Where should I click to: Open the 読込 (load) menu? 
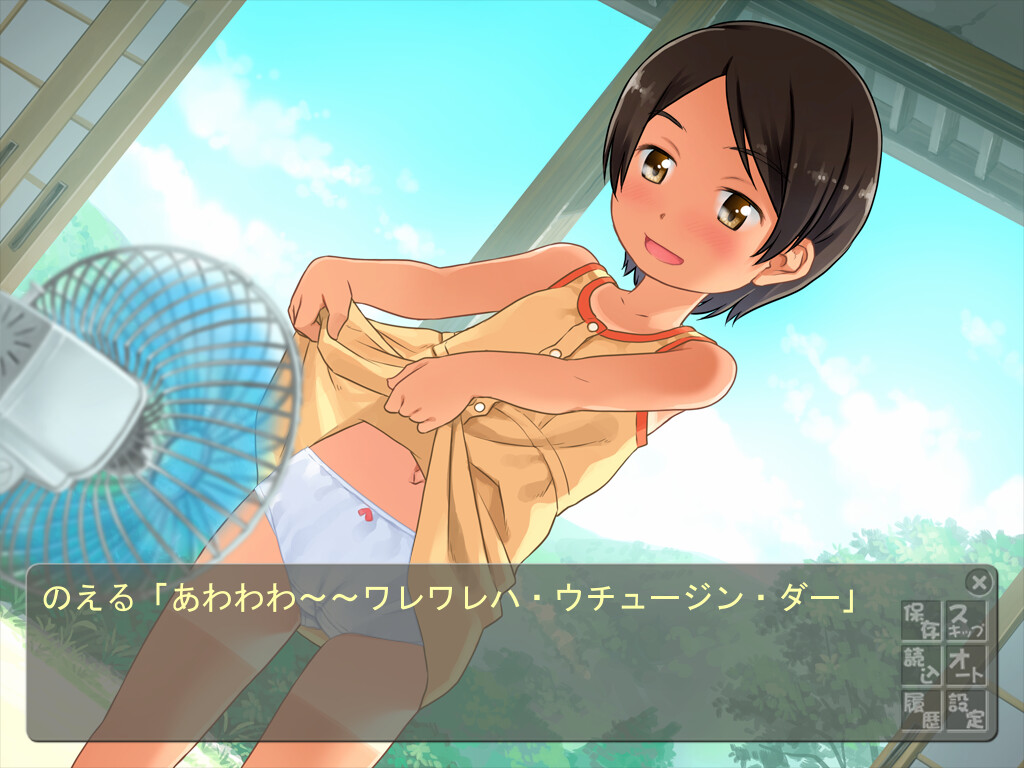point(921,664)
